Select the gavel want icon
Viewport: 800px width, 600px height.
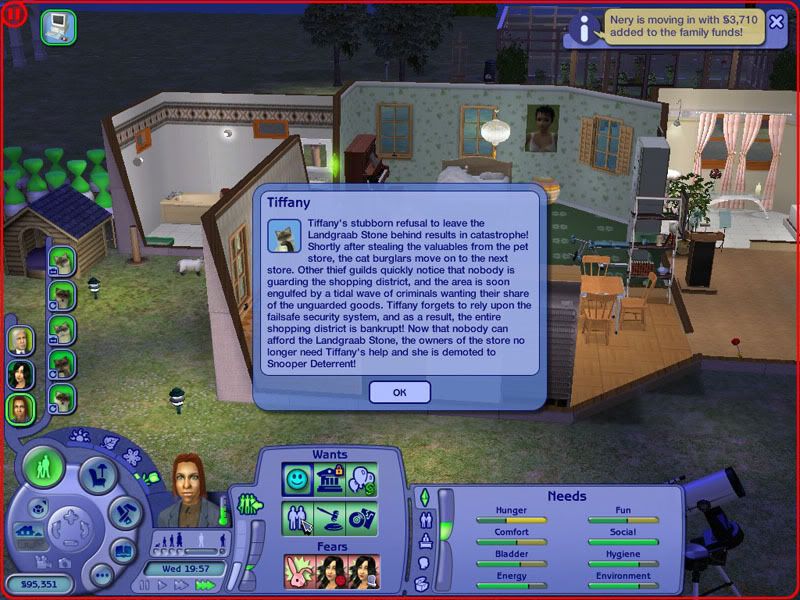pos(332,519)
